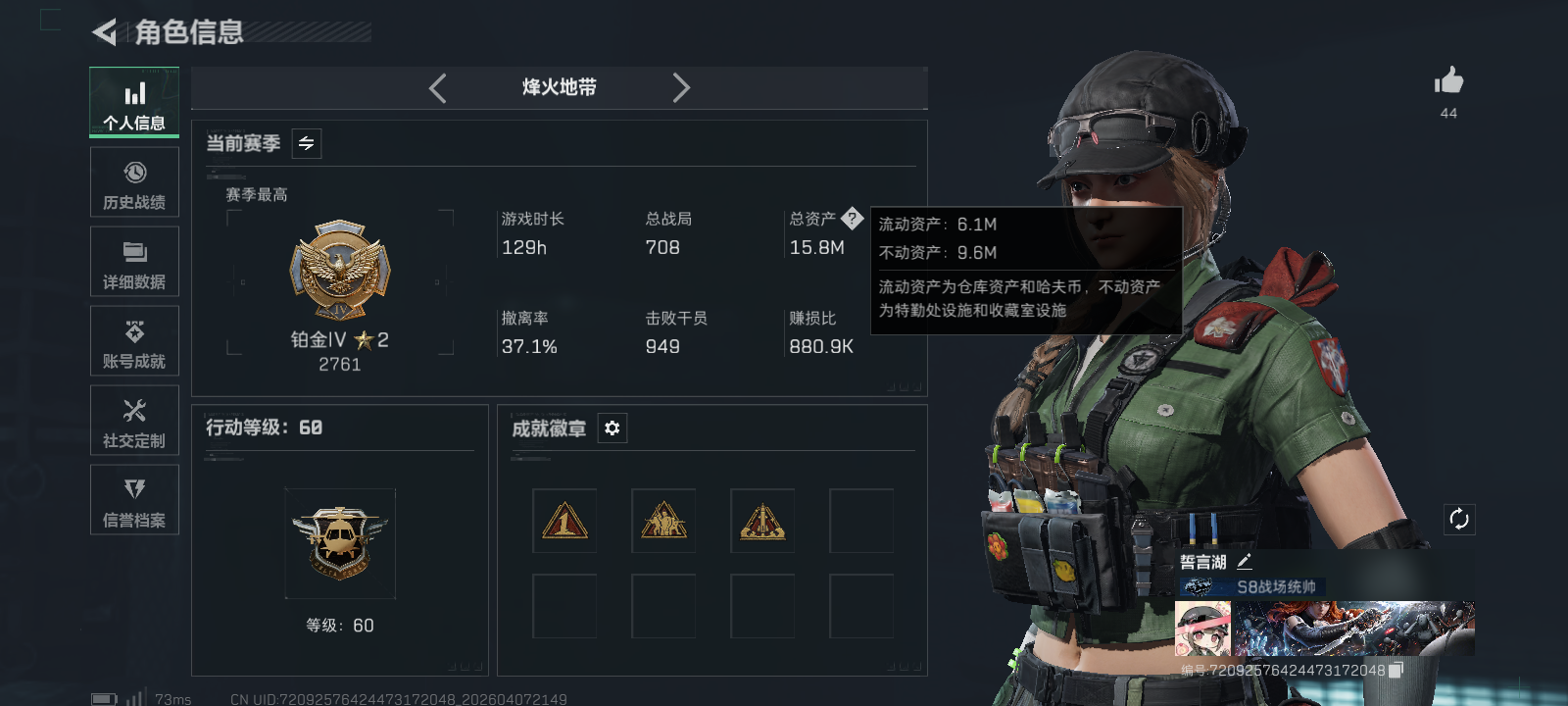Open the 社交定制 customization wrench icon

(x=134, y=420)
